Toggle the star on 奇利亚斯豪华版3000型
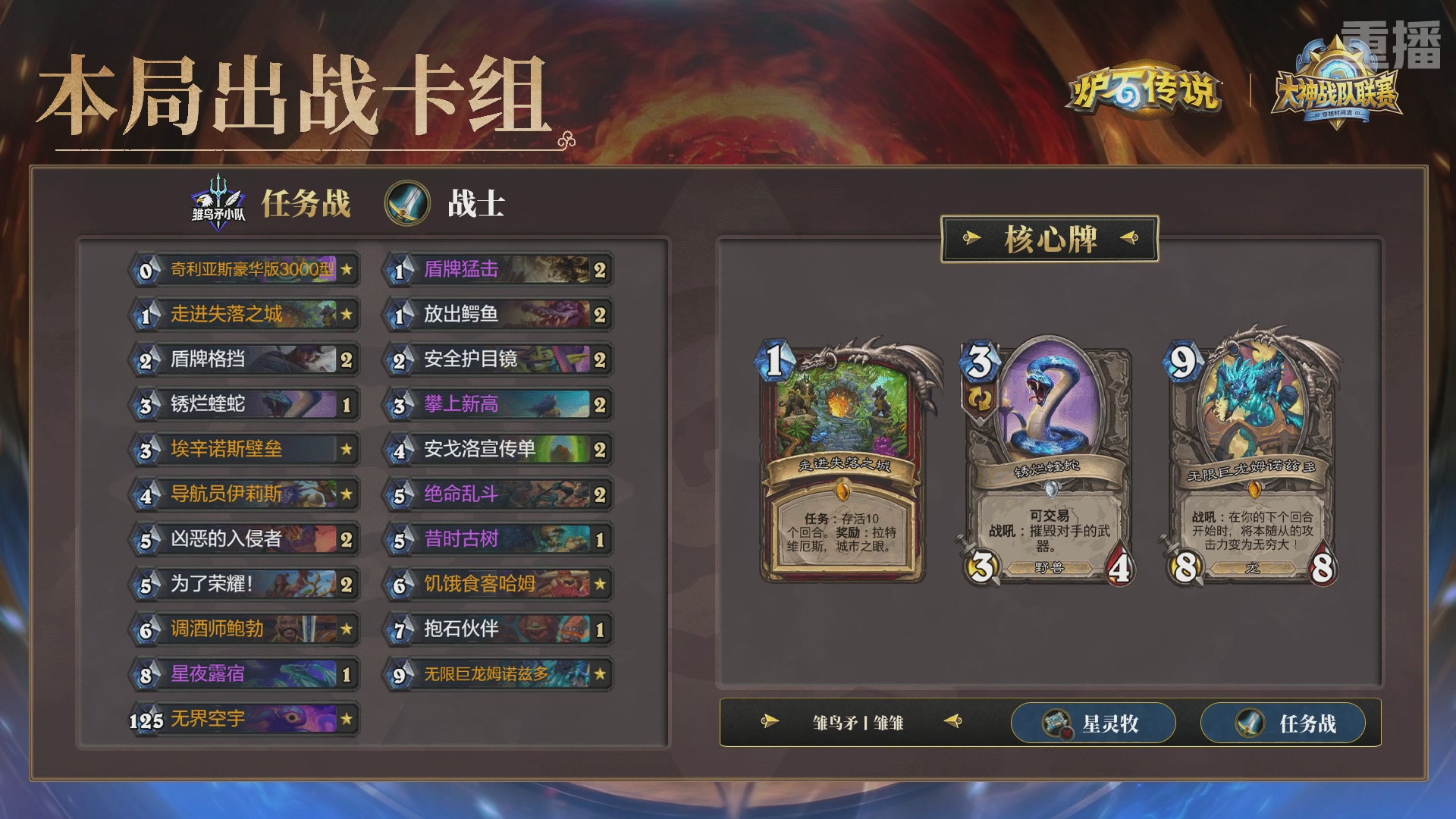 (x=346, y=270)
